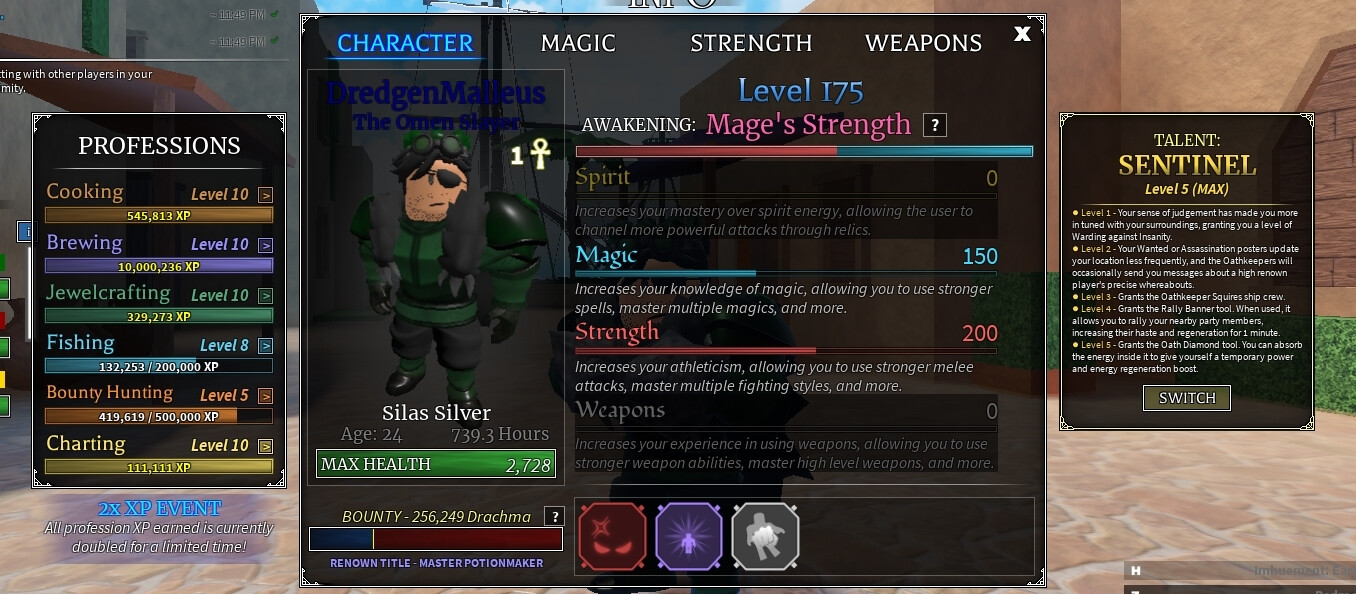The width and height of the screenshot is (1356, 594).
Task: Close the info window
Action: tap(1022, 34)
